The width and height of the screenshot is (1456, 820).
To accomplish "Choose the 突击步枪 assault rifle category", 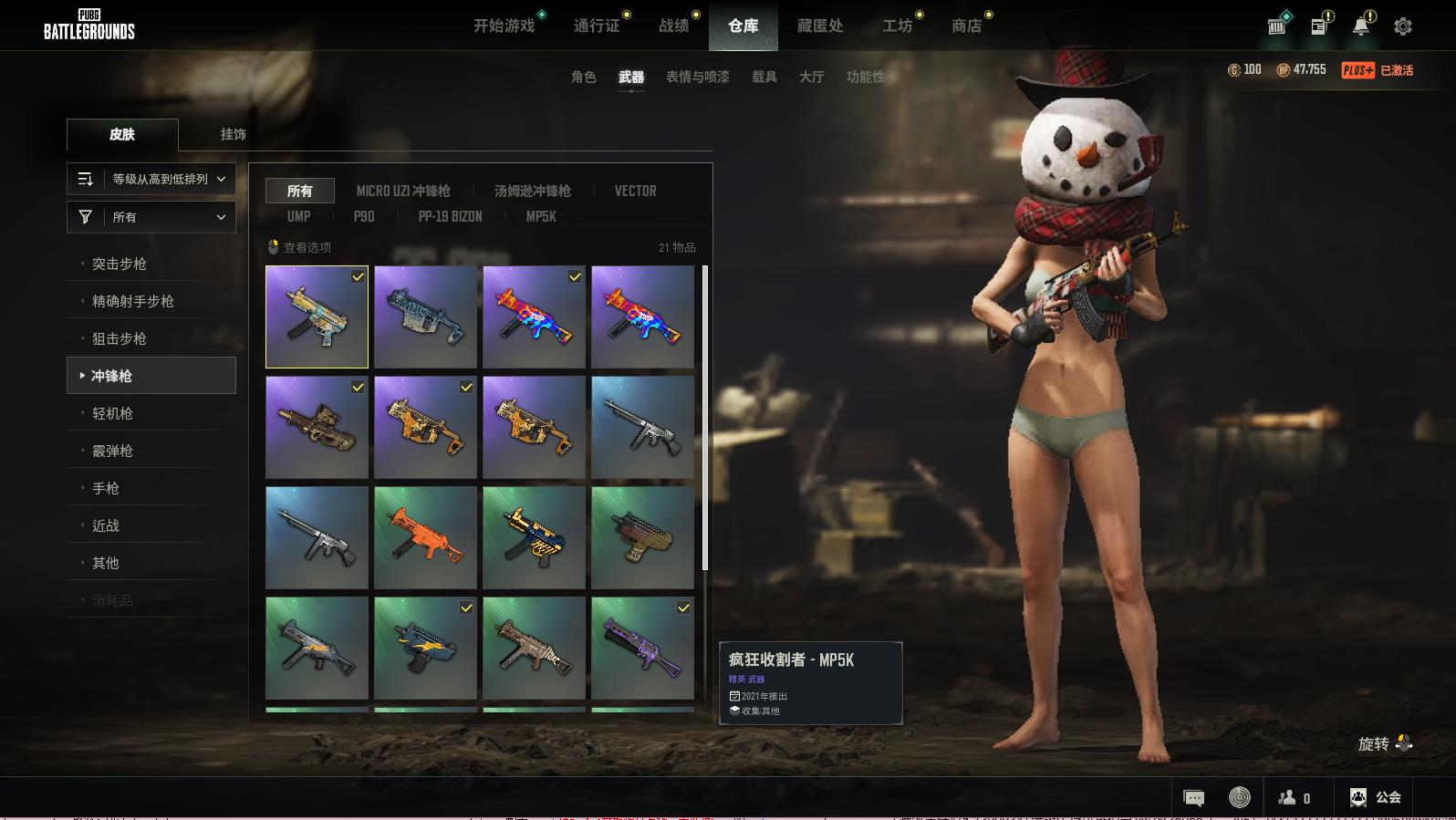I will click(x=119, y=264).
